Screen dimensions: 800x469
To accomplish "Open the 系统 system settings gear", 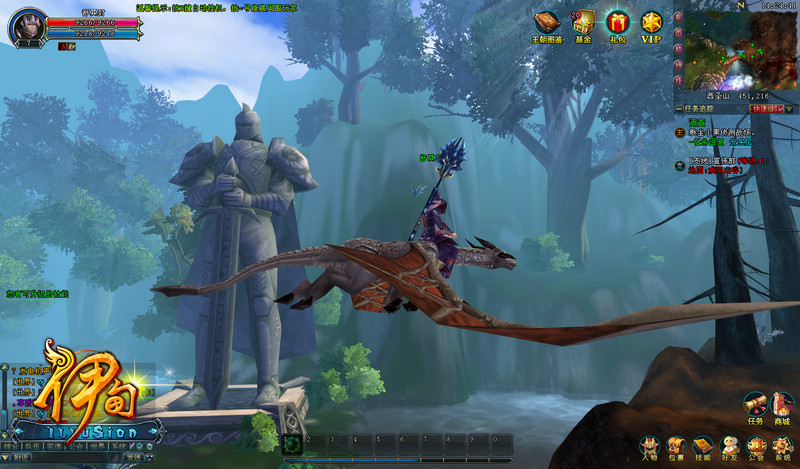I will click(x=782, y=446).
